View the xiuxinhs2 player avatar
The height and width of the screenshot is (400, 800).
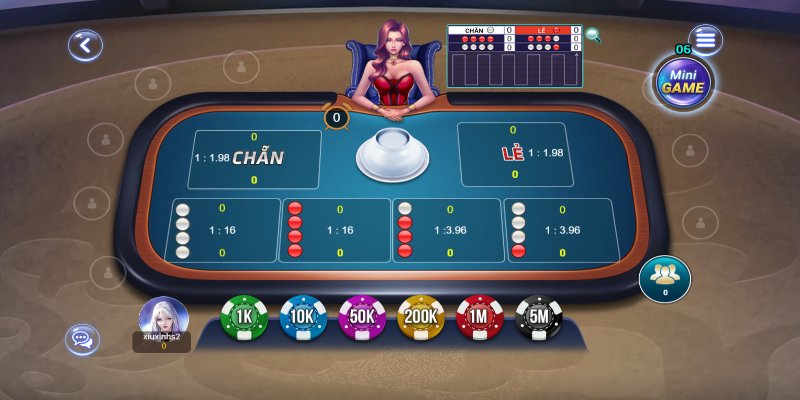click(x=163, y=318)
